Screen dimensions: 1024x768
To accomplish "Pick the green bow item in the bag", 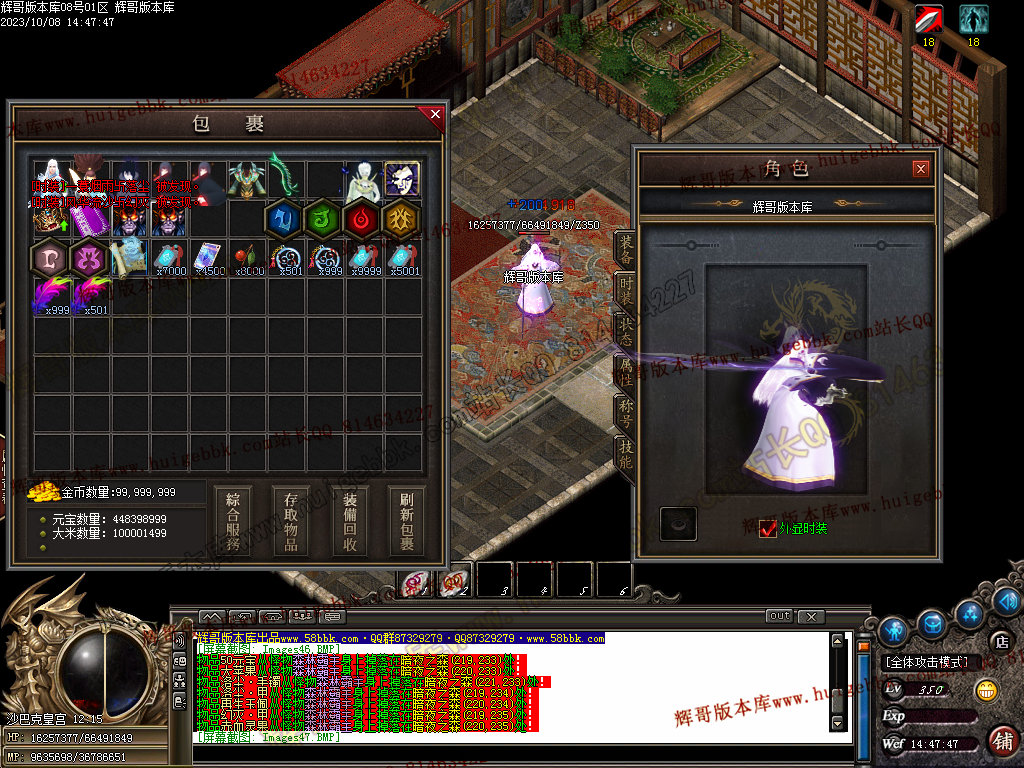I will 284,177.
